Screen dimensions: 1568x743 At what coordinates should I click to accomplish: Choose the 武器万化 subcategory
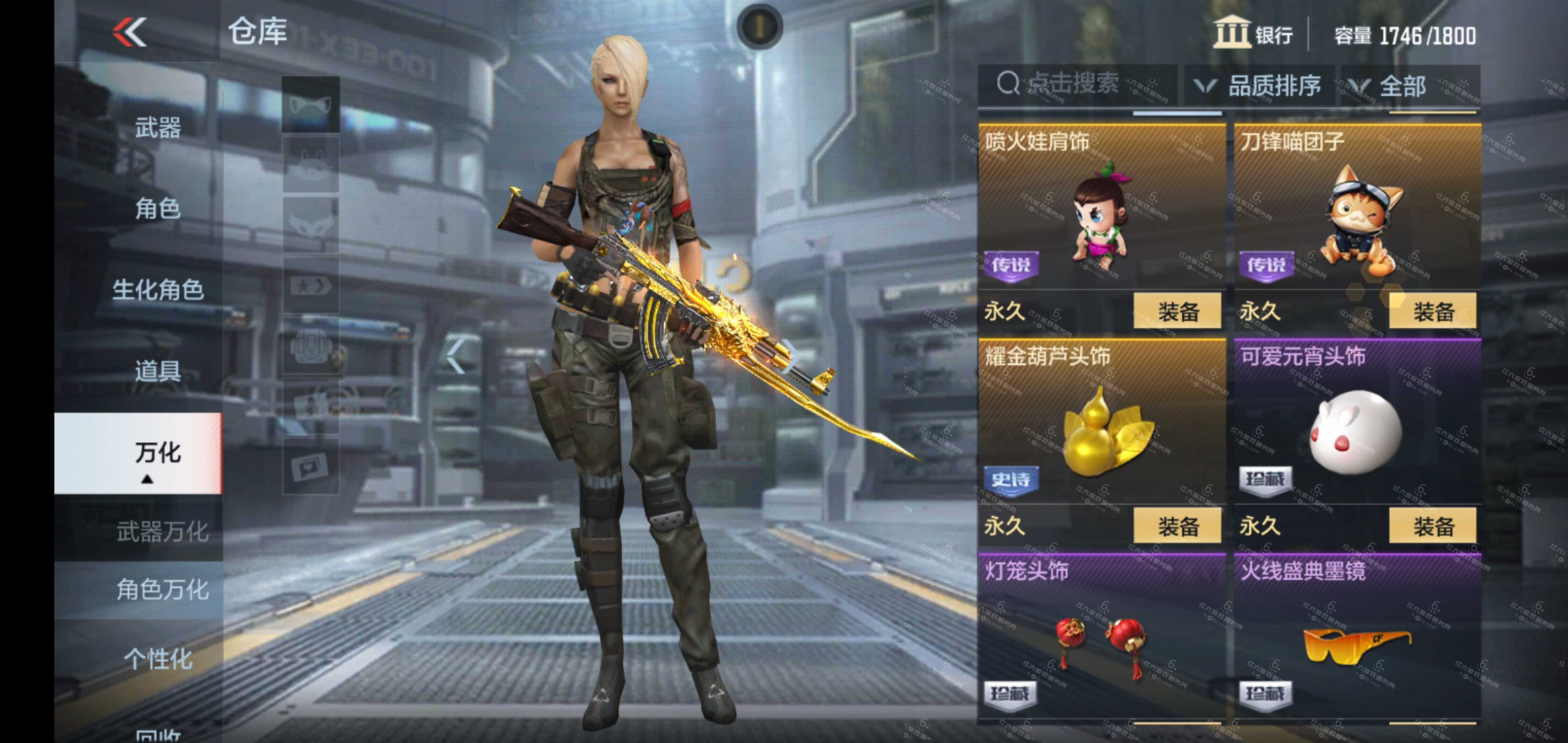162,532
